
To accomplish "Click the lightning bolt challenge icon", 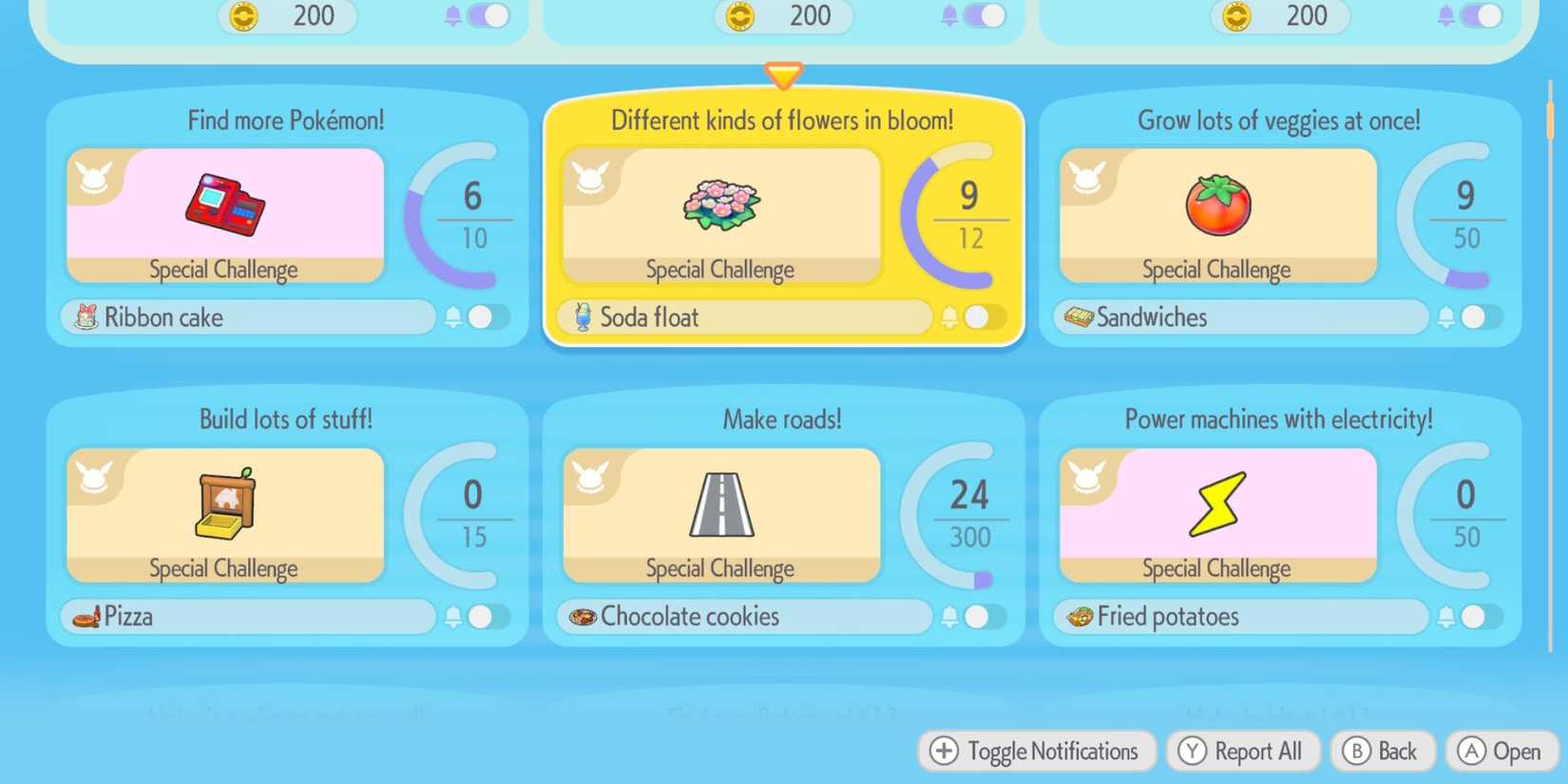I will (x=1218, y=504).
